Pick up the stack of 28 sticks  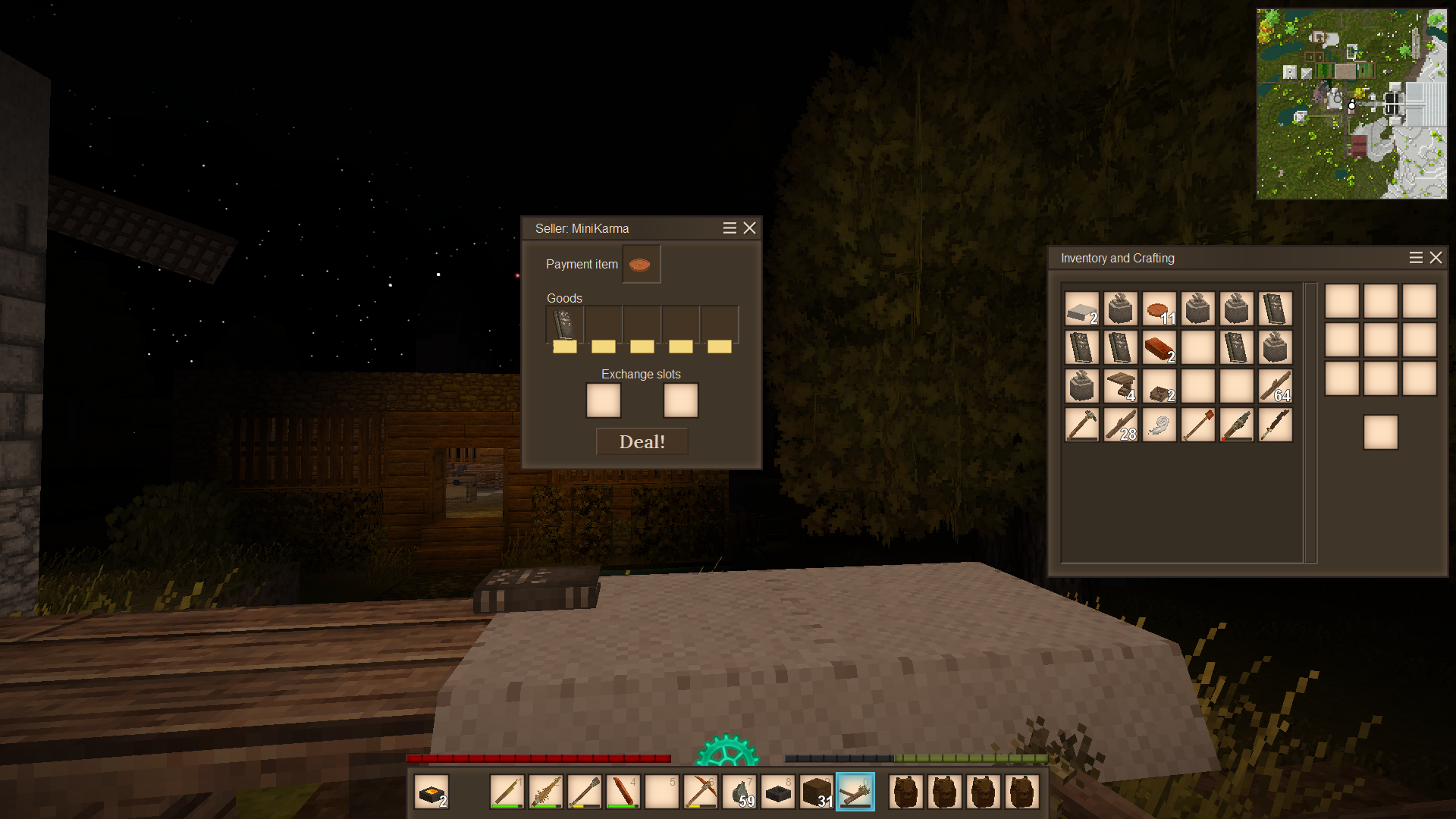(1120, 425)
